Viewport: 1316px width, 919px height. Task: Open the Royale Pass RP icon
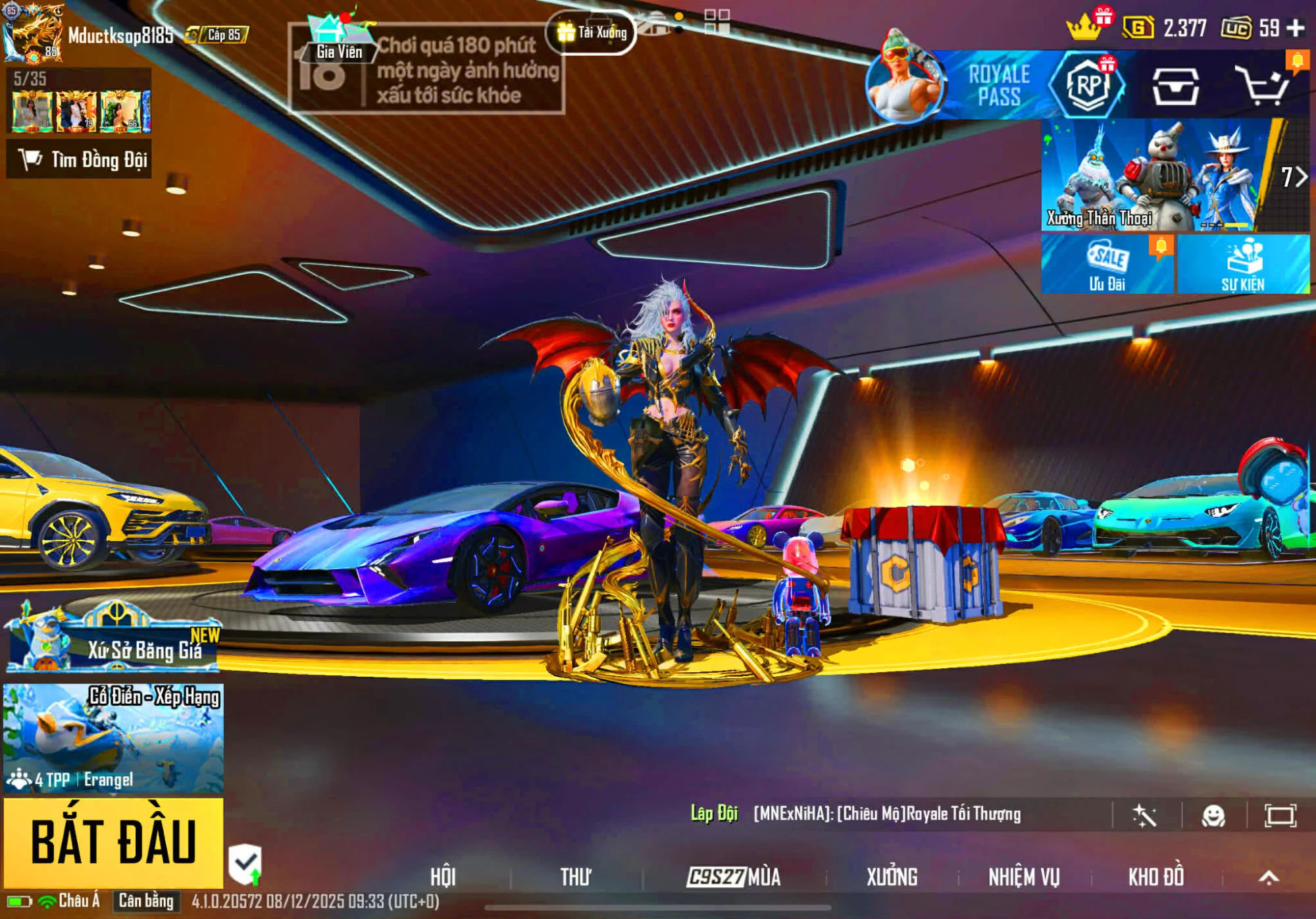tap(1088, 86)
